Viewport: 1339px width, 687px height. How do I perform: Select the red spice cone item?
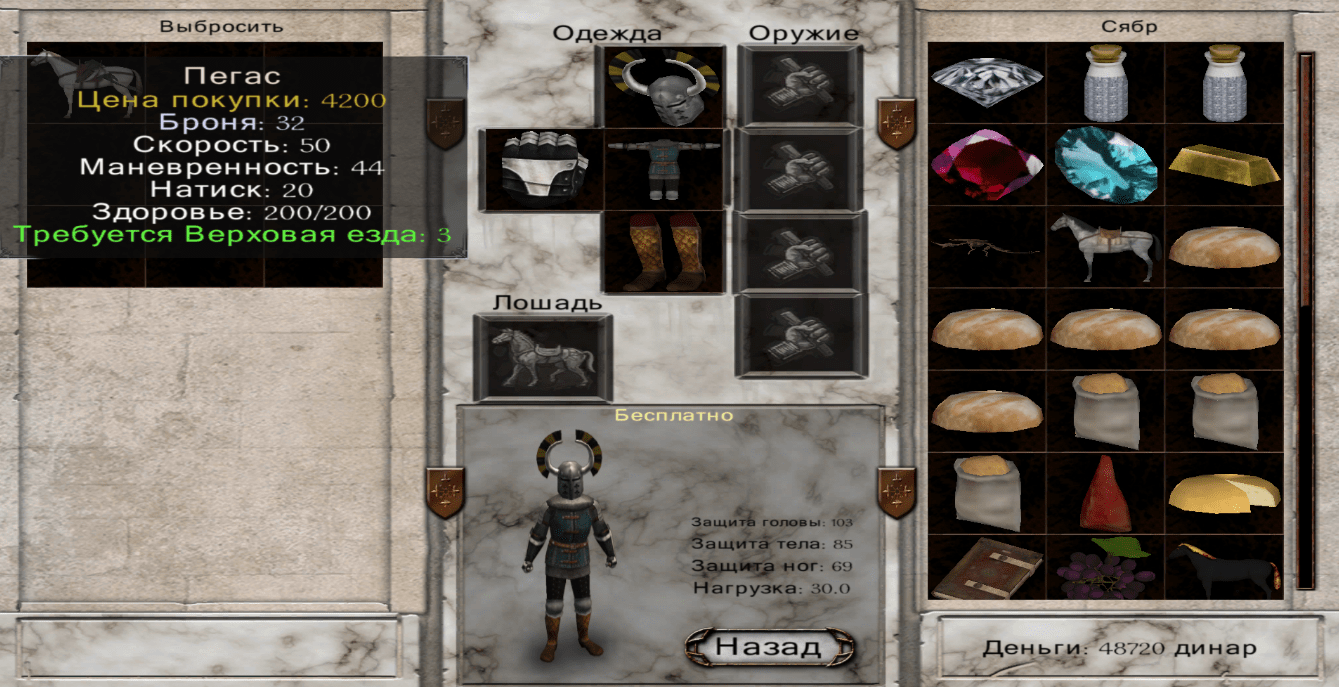(1105, 492)
